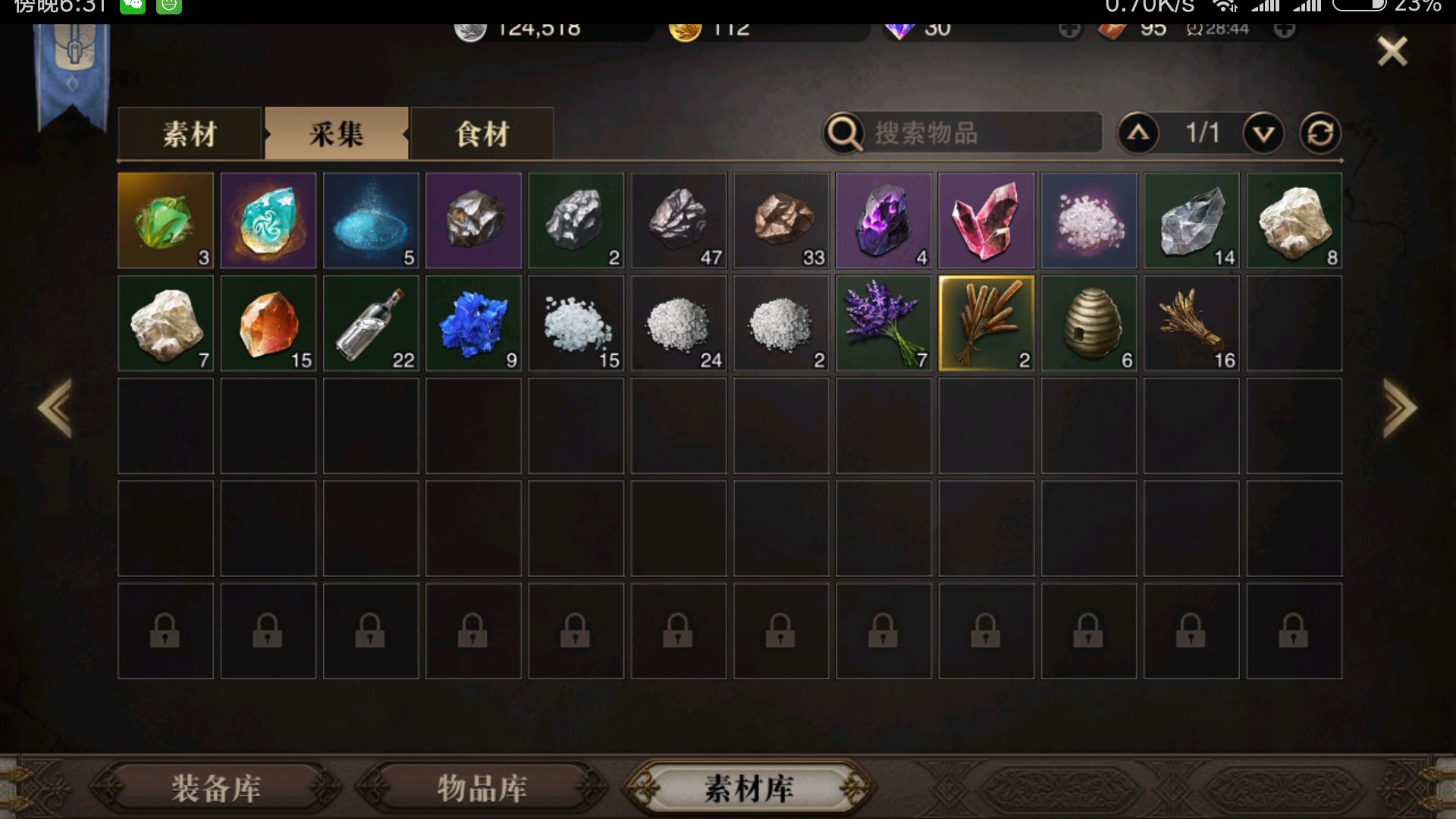Viewport: 1456px width, 819px height.
Task: Select the 采集 tab
Action: (x=336, y=134)
